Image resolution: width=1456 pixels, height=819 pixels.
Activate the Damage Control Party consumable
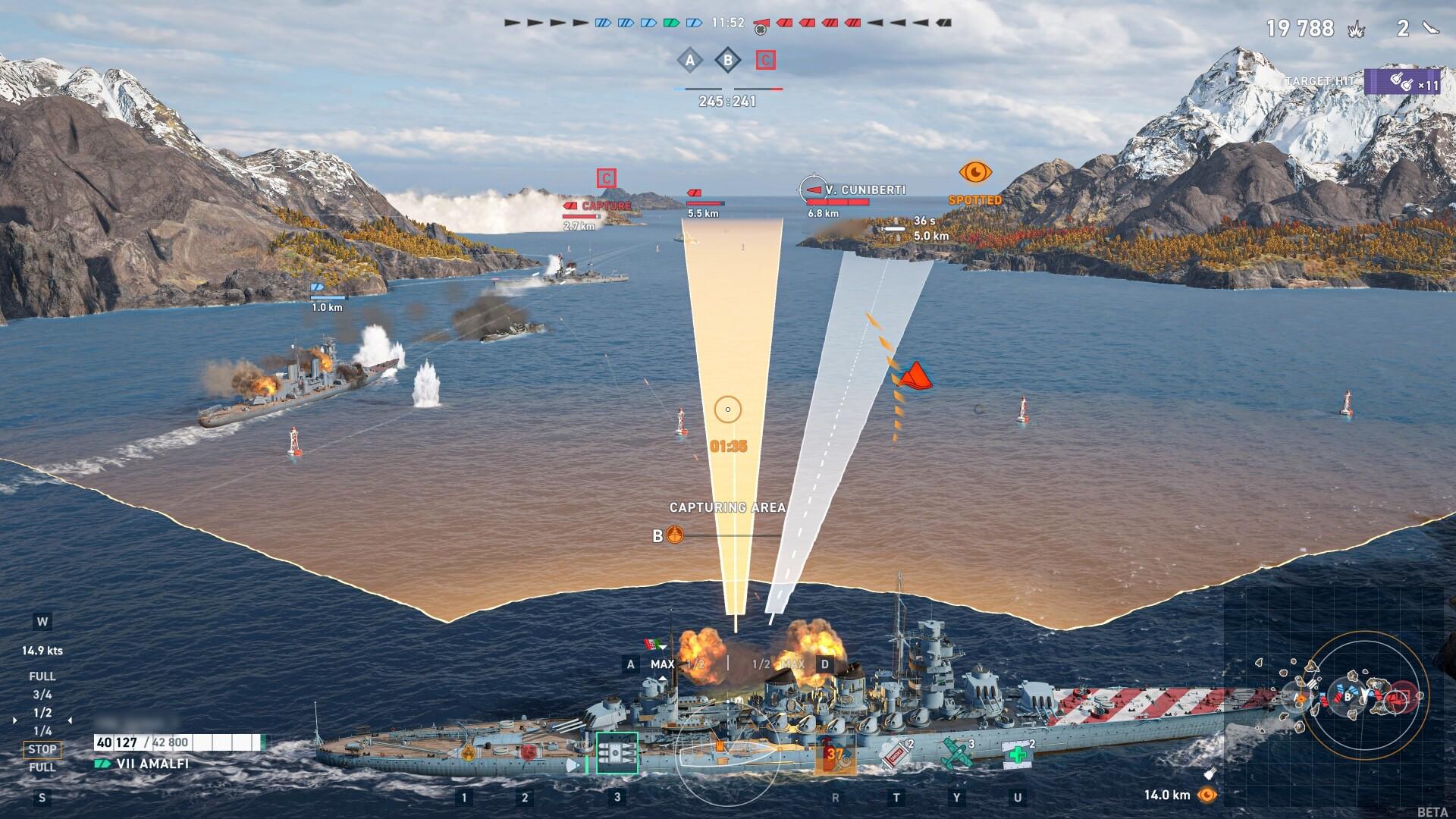(x=835, y=755)
